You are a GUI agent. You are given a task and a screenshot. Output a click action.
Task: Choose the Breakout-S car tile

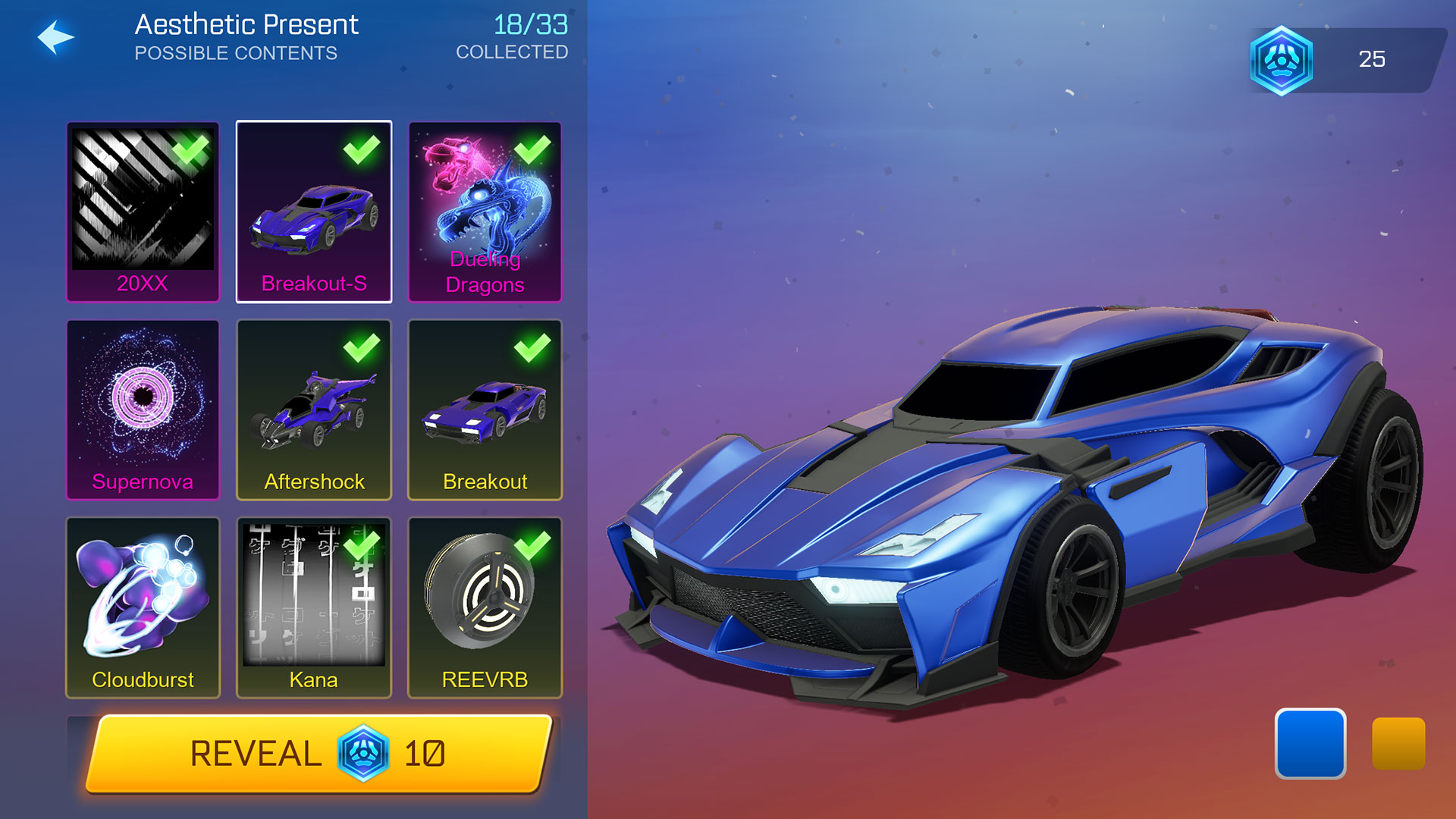314,212
